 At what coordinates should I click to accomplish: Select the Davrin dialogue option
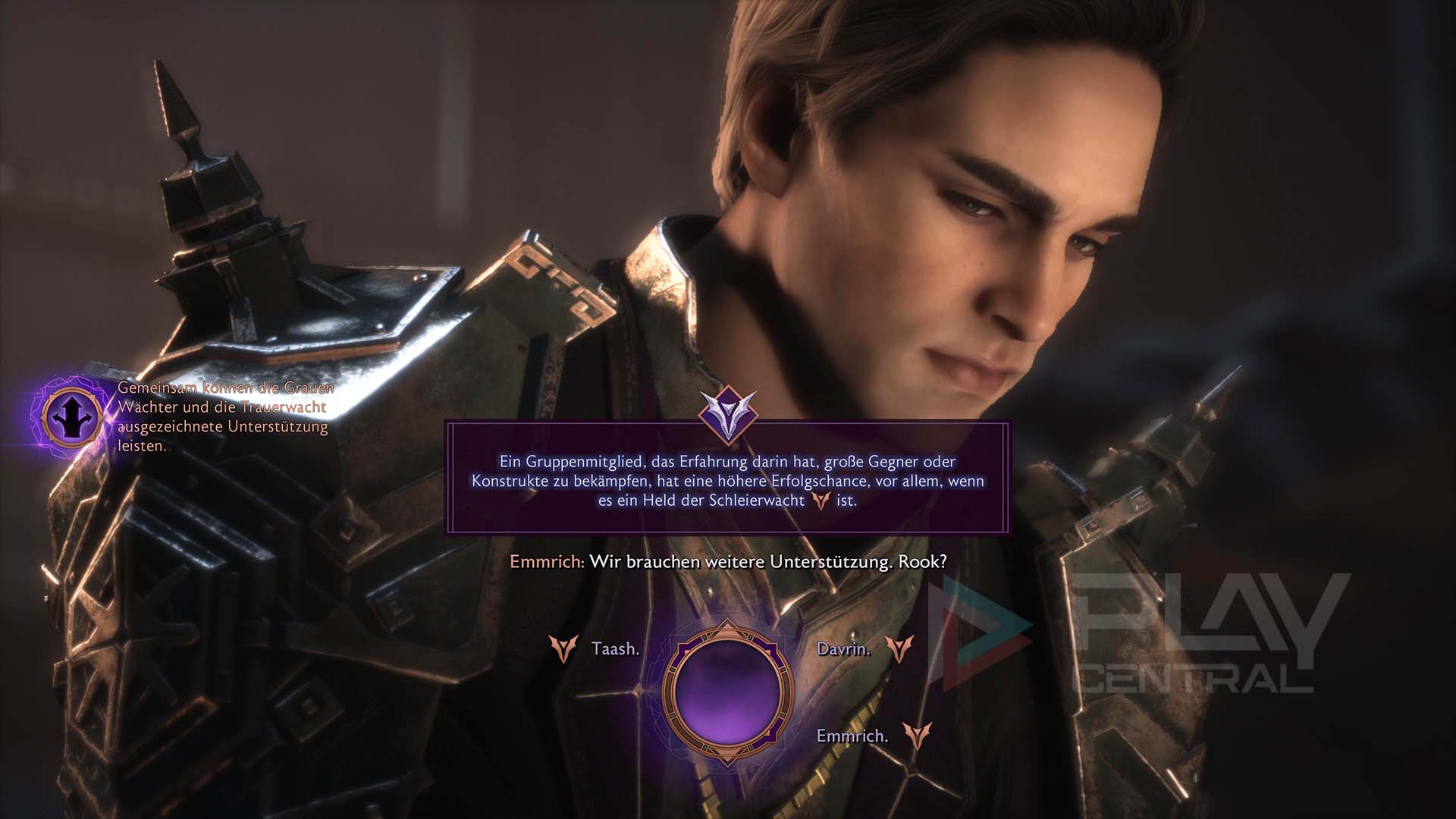843,649
